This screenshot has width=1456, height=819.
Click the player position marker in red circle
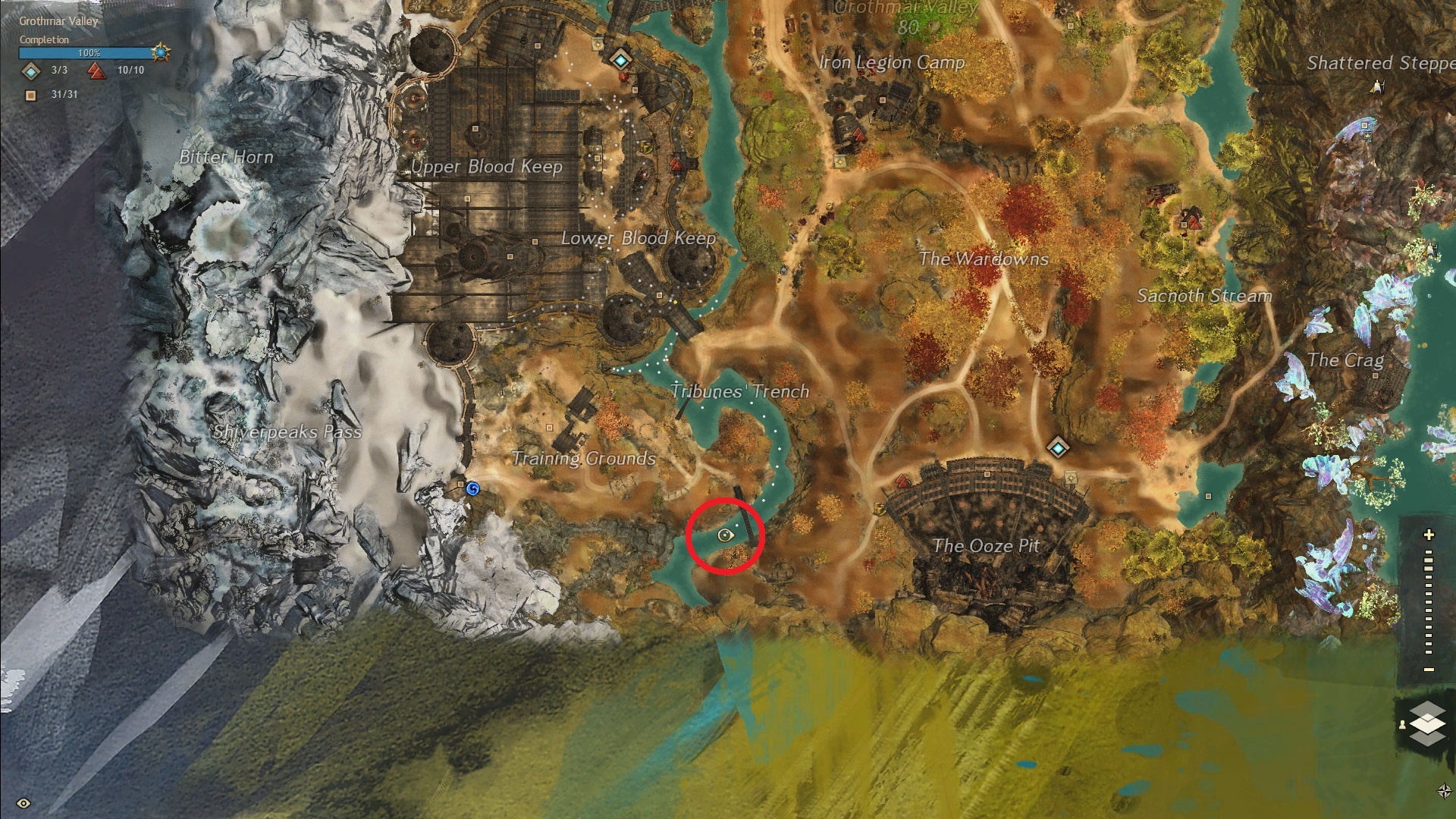(725, 535)
